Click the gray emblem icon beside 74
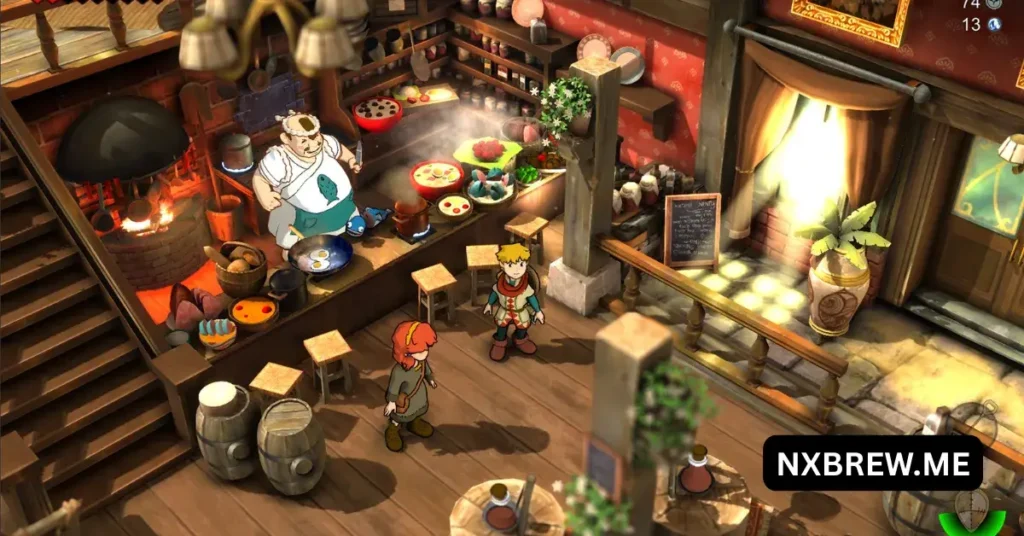 click(x=994, y=4)
